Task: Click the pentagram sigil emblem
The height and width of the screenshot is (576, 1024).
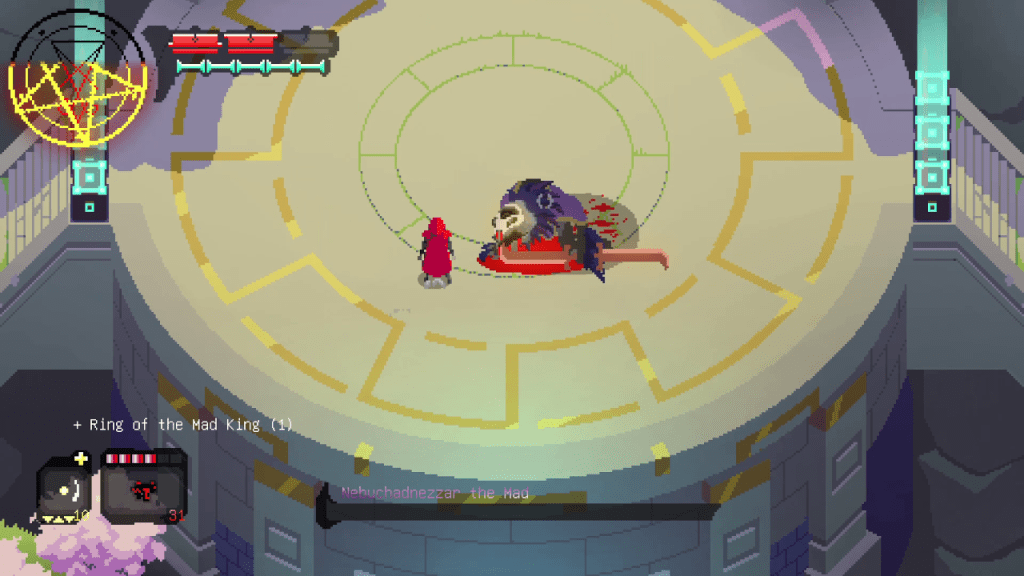Action: pyautogui.click(x=79, y=80)
